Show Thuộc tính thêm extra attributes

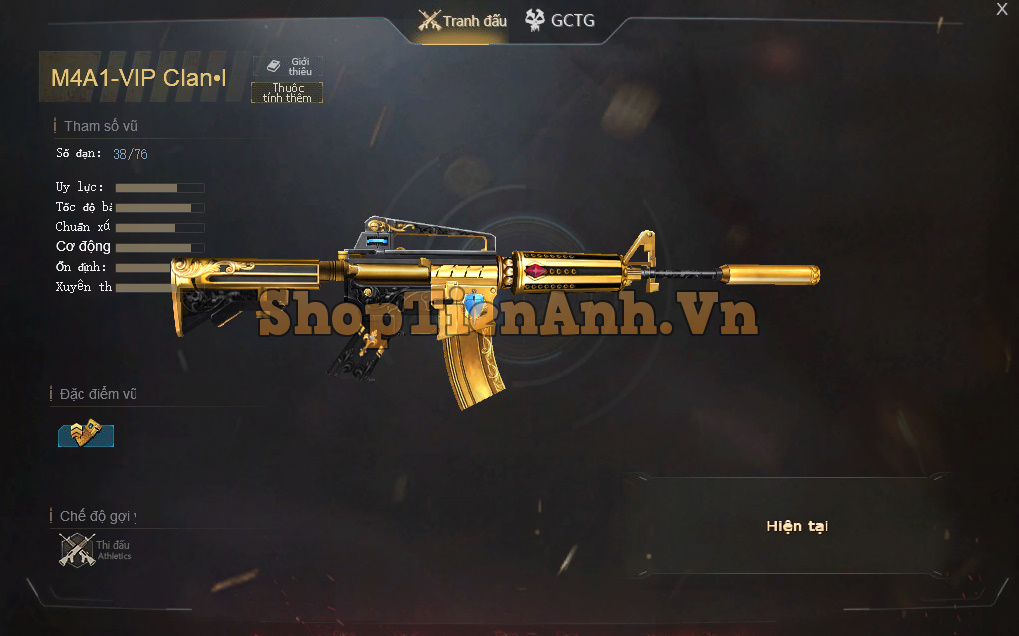(x=287, y=93)
